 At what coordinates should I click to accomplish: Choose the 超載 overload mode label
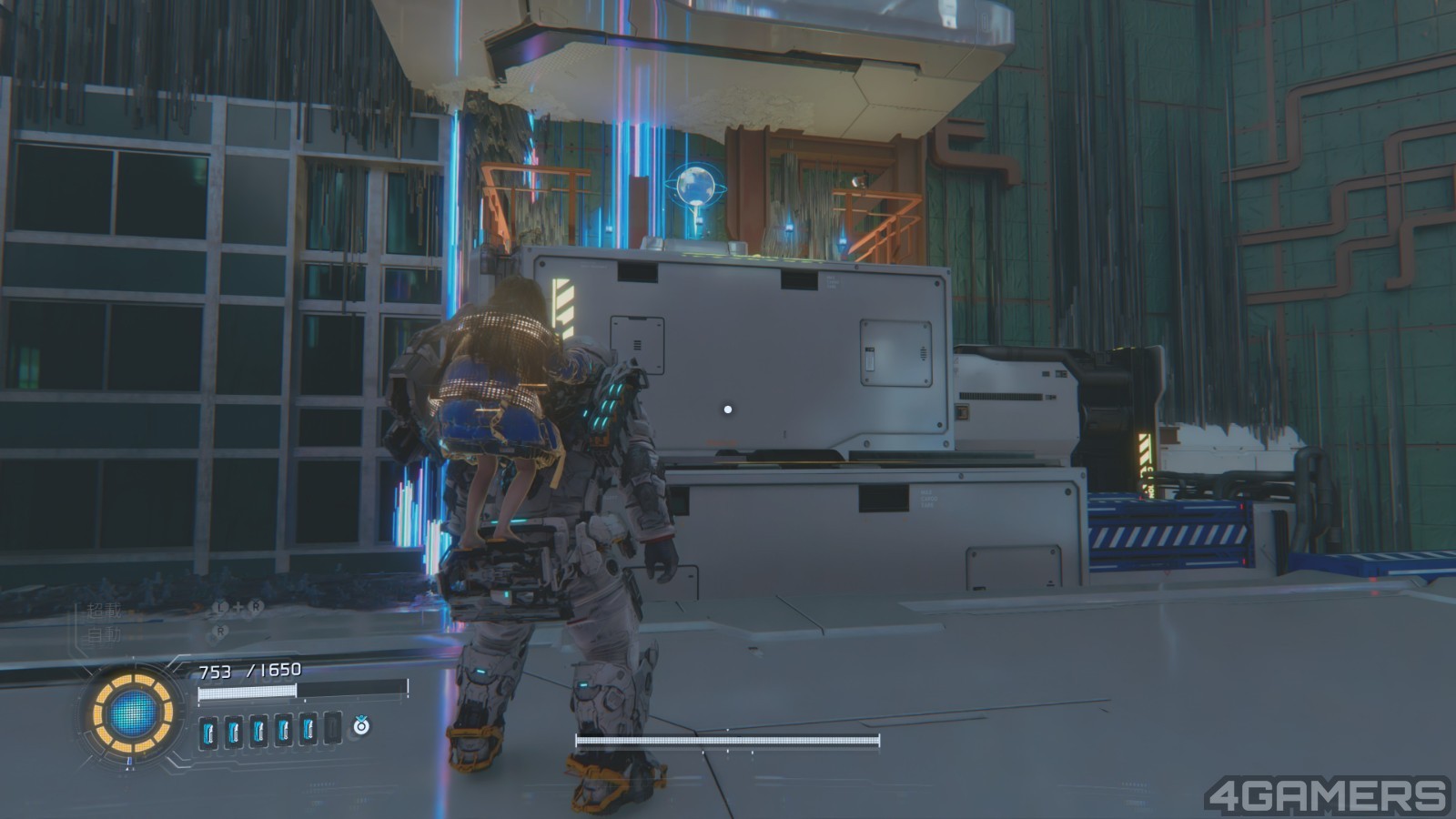tap(104, 611)
